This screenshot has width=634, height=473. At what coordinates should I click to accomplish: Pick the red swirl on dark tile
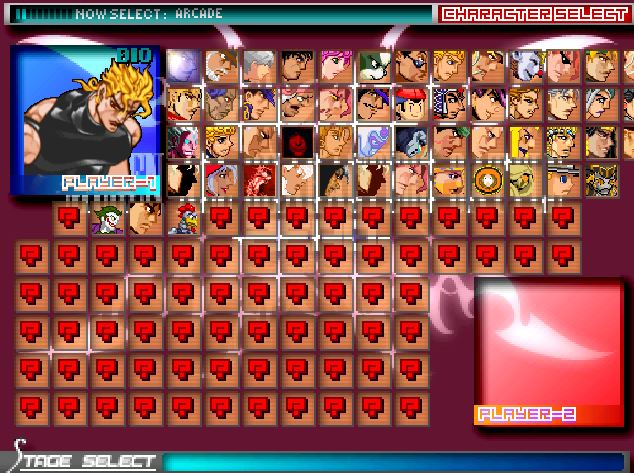[296, 141]
